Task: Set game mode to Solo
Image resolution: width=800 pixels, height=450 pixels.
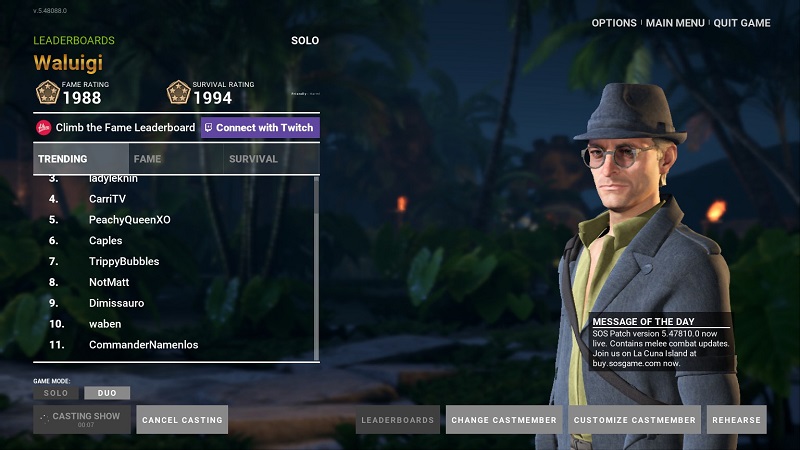Action: click(x=57, y=393)
